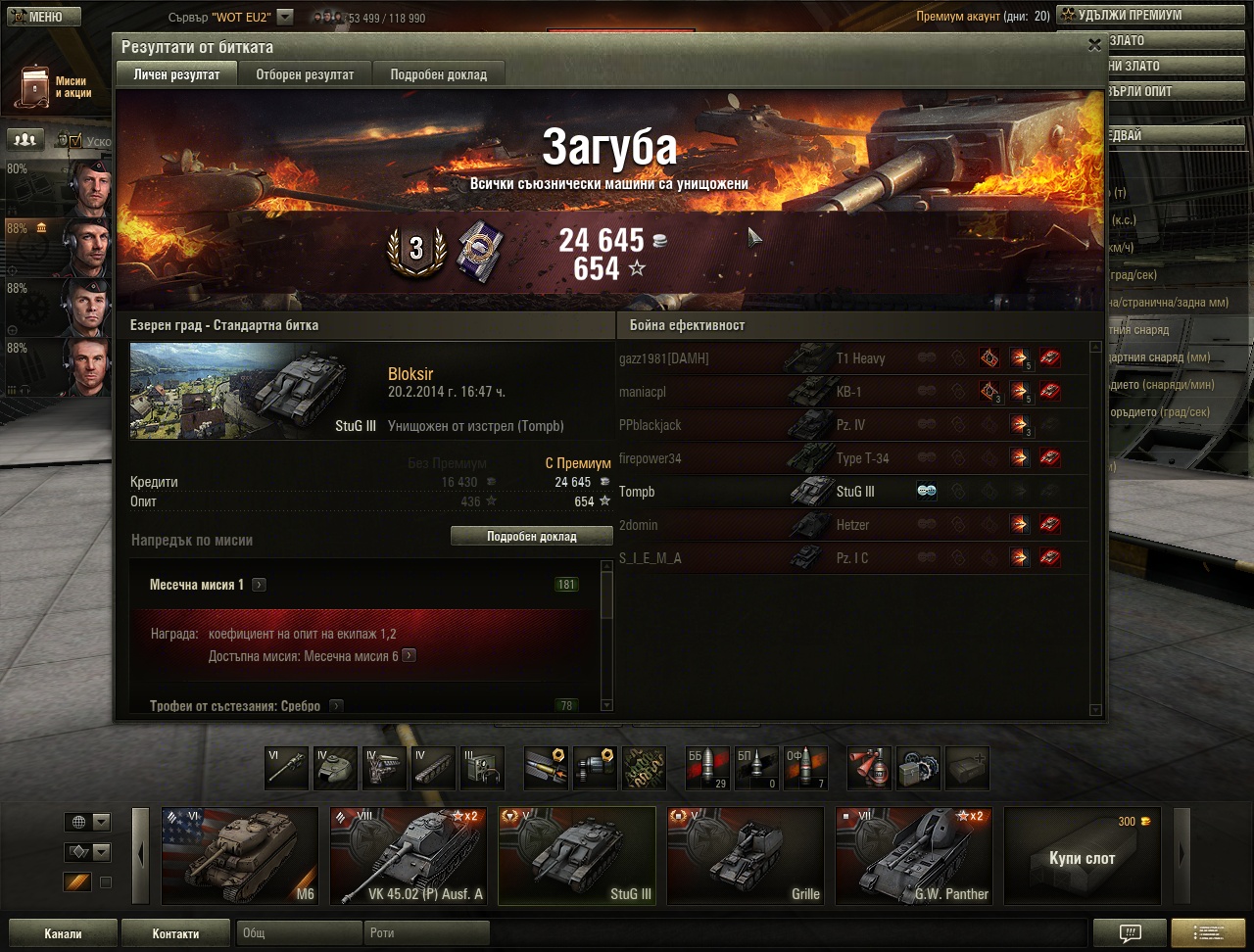Select the Grille tank in carousel
Viewport: 1254px width, 952px height.
tap(746, 856)
